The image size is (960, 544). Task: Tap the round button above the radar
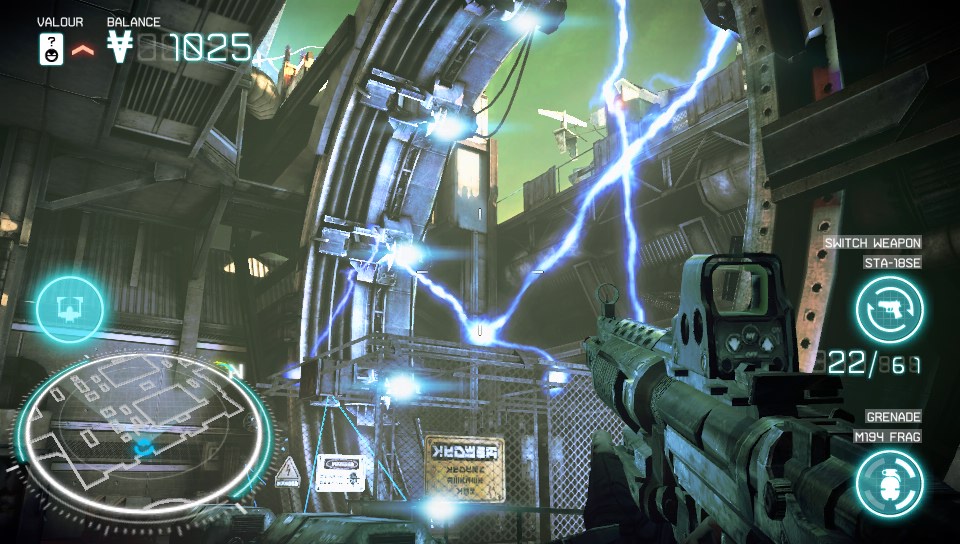pyautogui.click(x=70, y=309)
